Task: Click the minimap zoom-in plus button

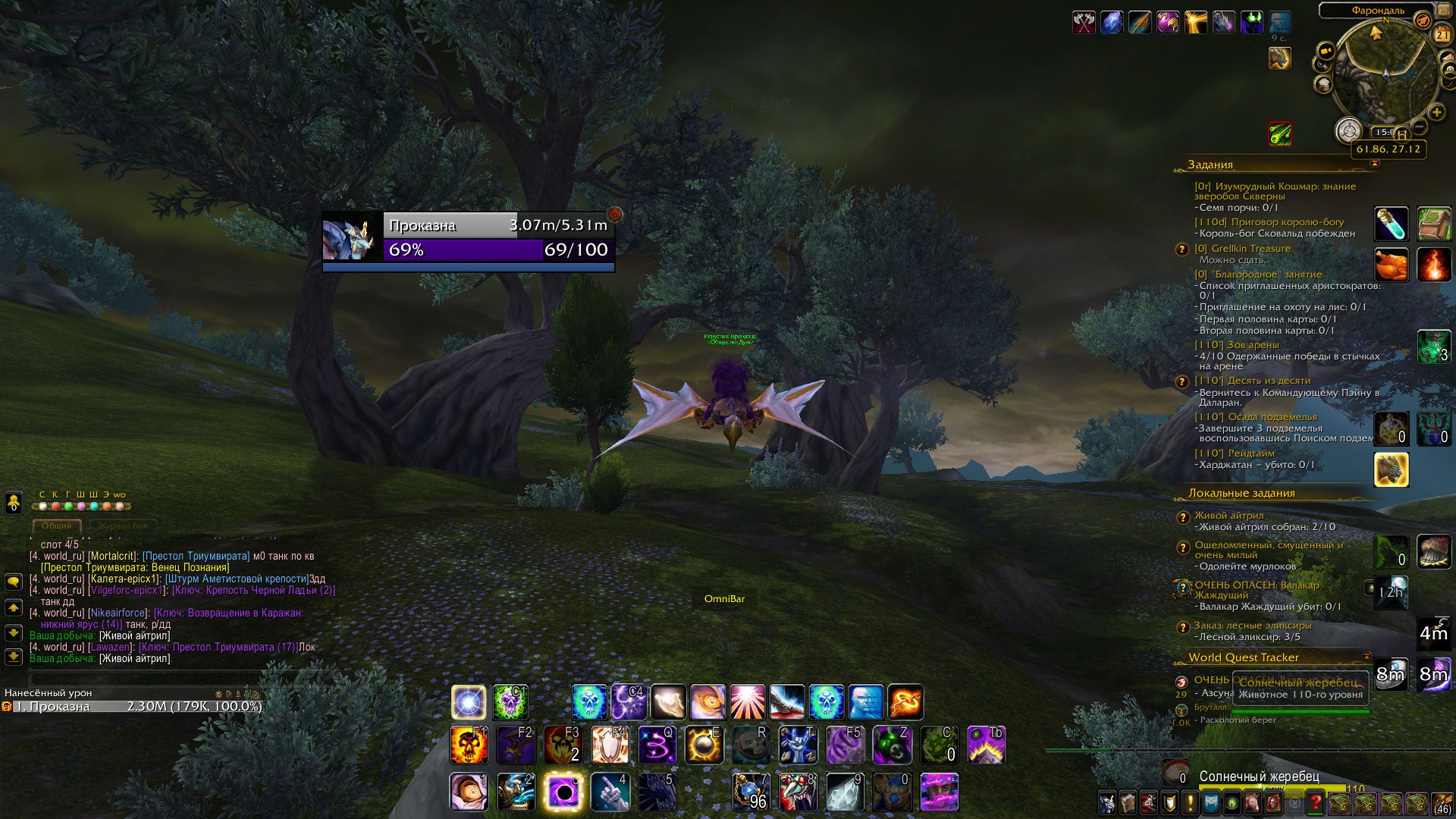Action: (x=1436, y=112)
